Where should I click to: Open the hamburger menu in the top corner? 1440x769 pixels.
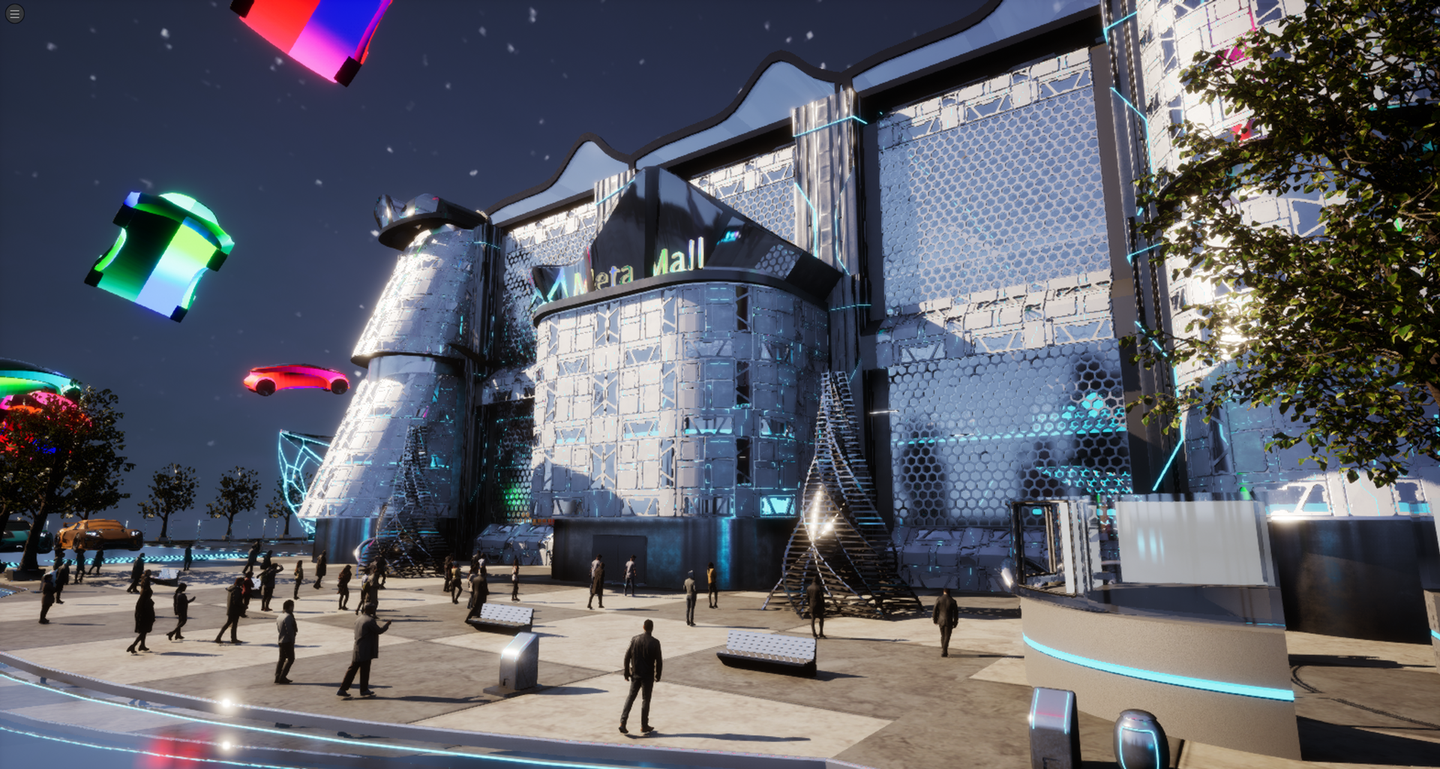[14, 14]
